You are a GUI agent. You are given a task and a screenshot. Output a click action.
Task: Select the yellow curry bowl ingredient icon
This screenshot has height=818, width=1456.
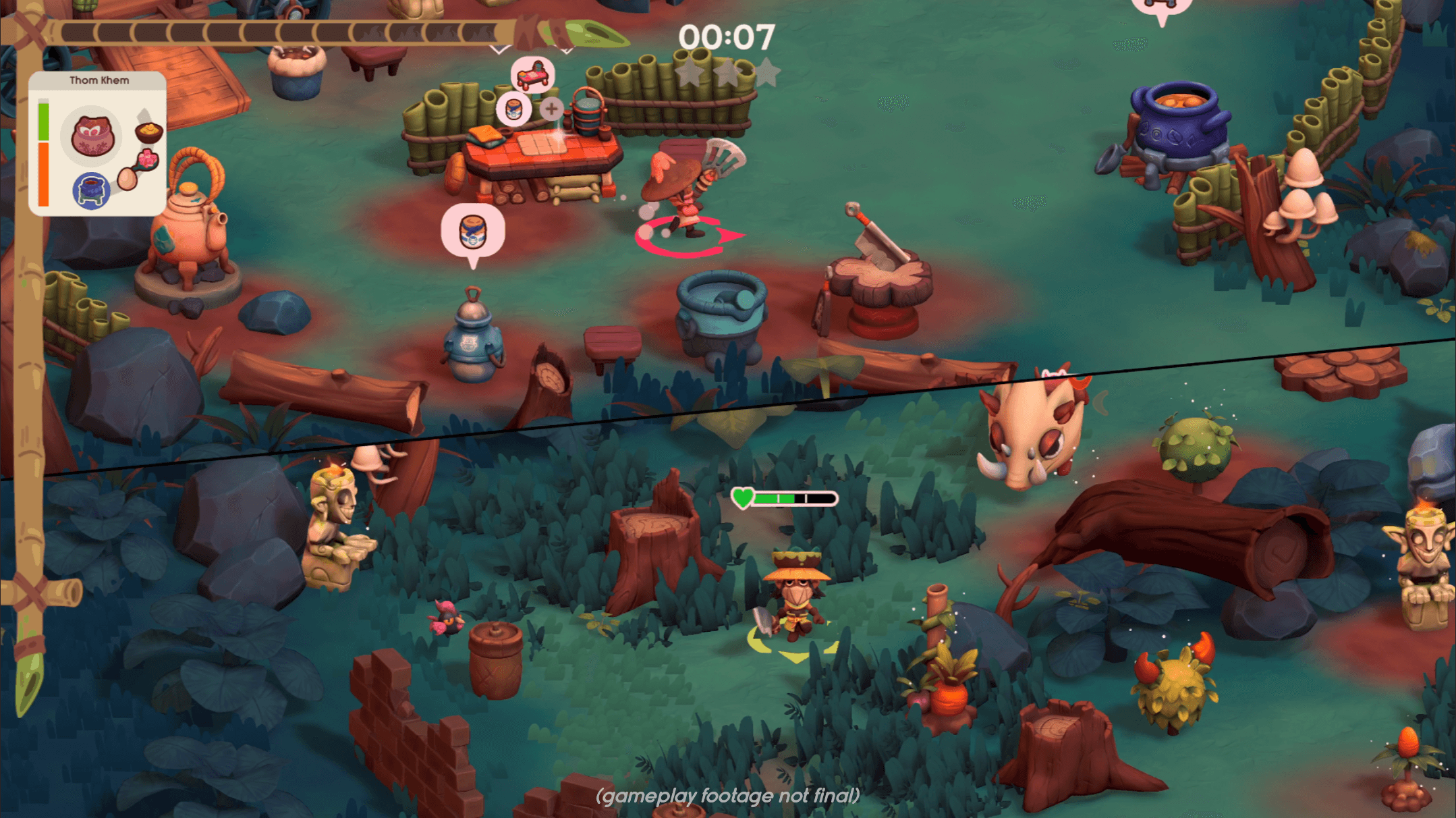pos(148,130)
